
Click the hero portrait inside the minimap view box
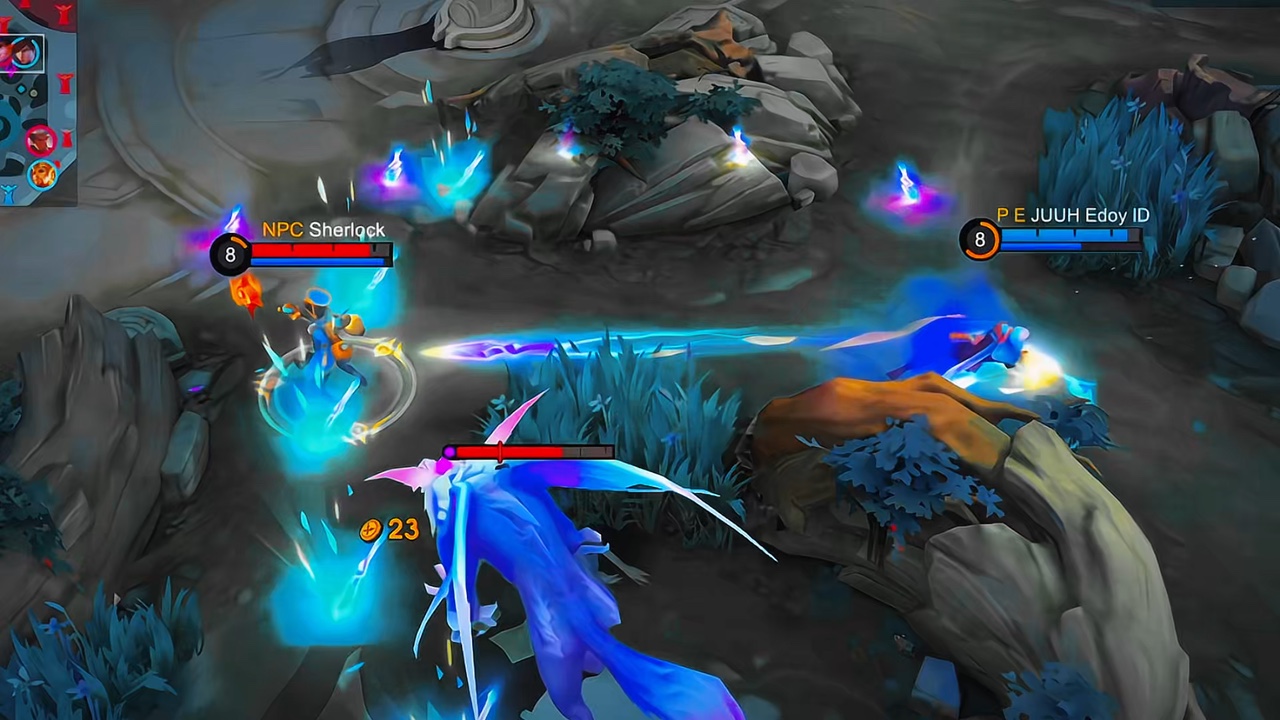point(23,51)
